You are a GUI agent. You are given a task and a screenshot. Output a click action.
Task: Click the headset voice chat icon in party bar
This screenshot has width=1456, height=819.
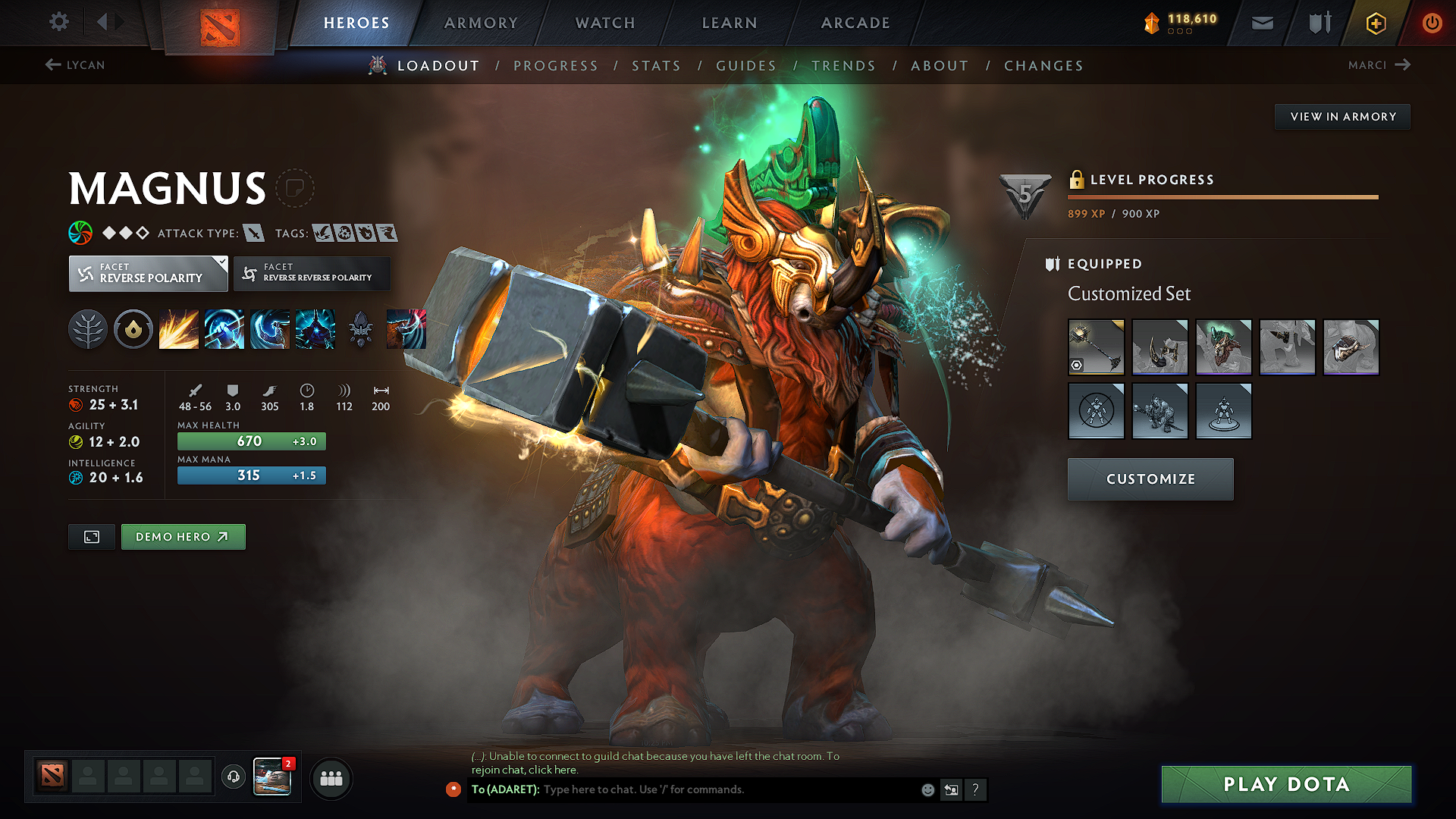coord(233,778)
